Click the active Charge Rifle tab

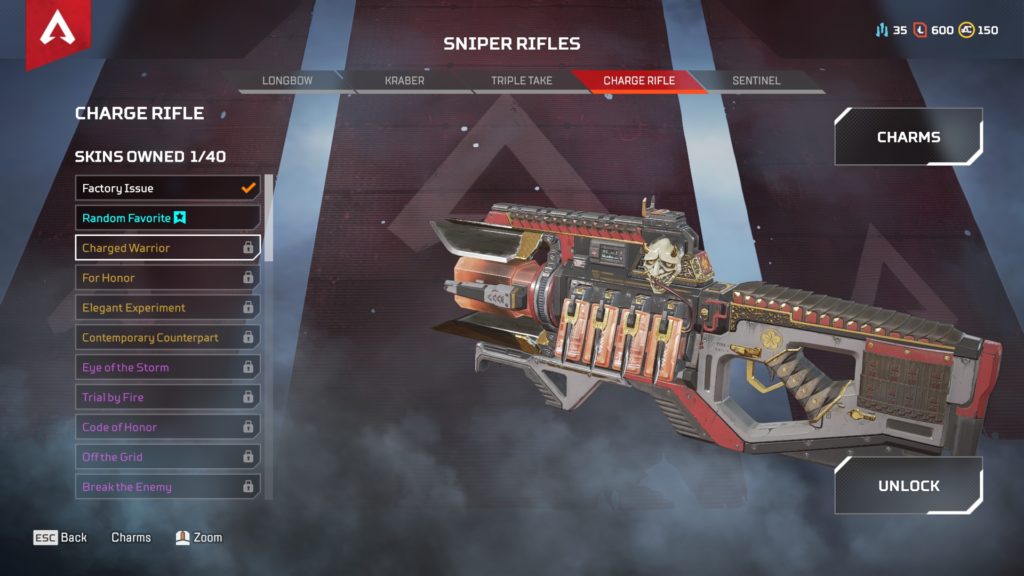[639, 80]
